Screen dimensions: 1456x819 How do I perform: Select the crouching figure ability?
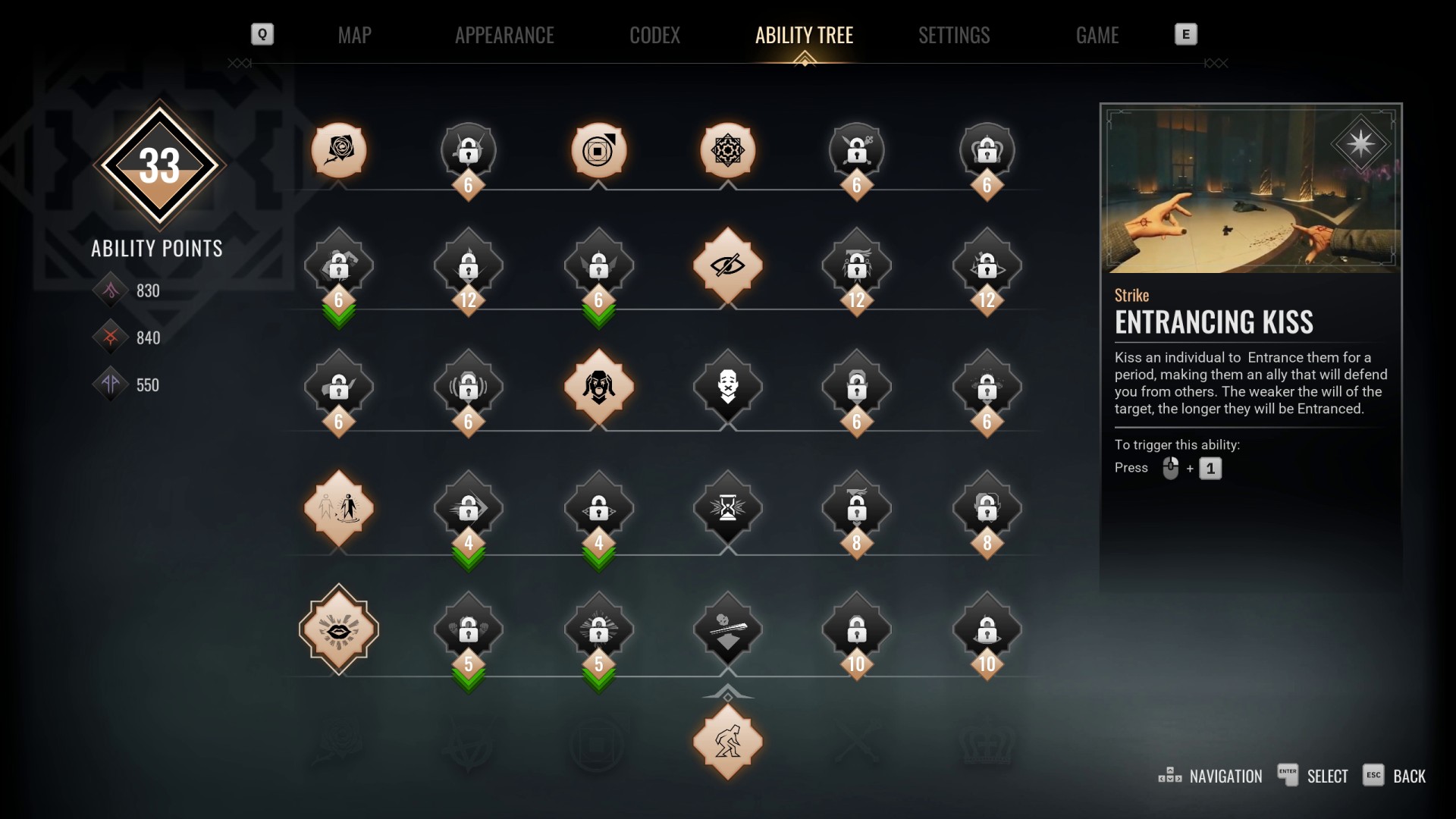click(x=727, y=742)
